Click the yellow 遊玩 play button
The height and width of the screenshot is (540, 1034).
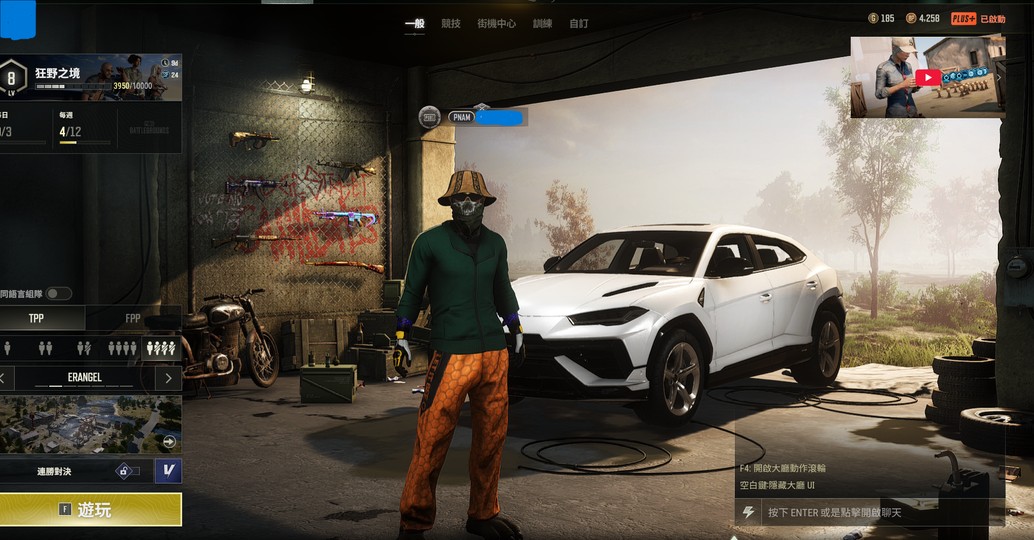coord(90,509)
